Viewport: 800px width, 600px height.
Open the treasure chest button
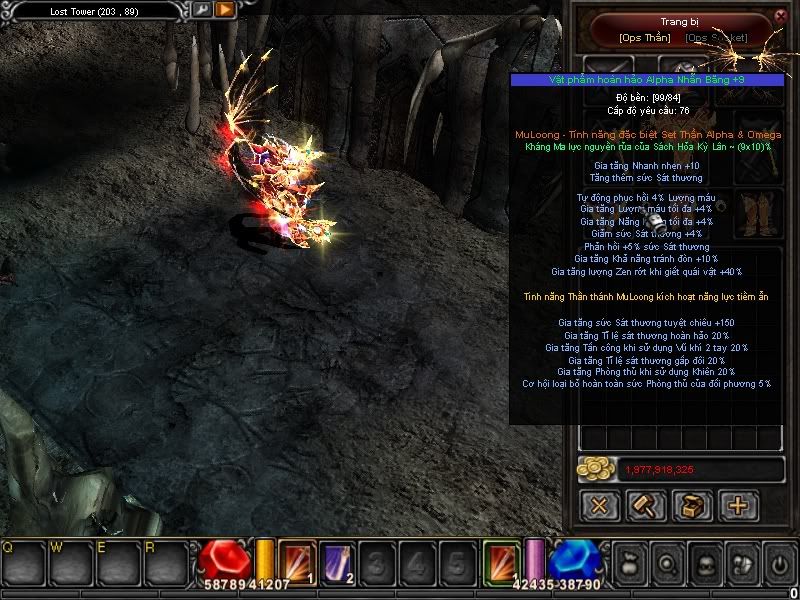pyautogui.click(x=692, y=505)
